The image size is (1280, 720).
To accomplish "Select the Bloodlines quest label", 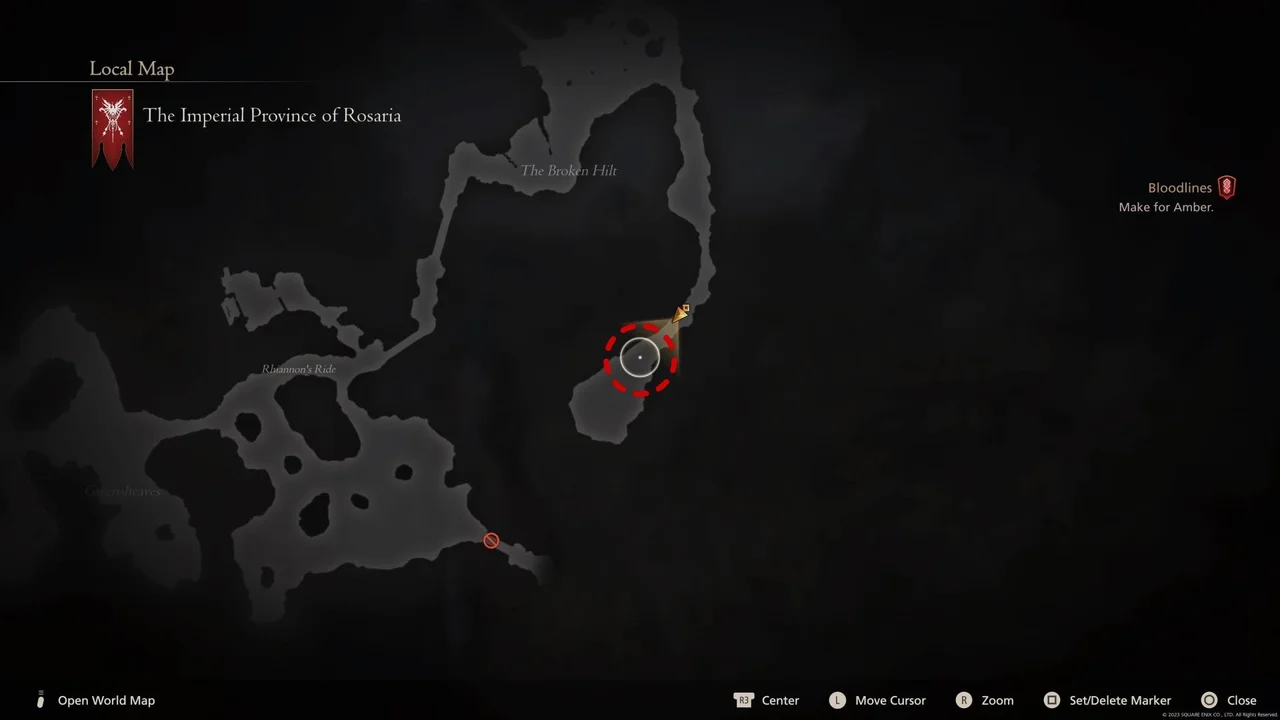I will click(1179, 187).
